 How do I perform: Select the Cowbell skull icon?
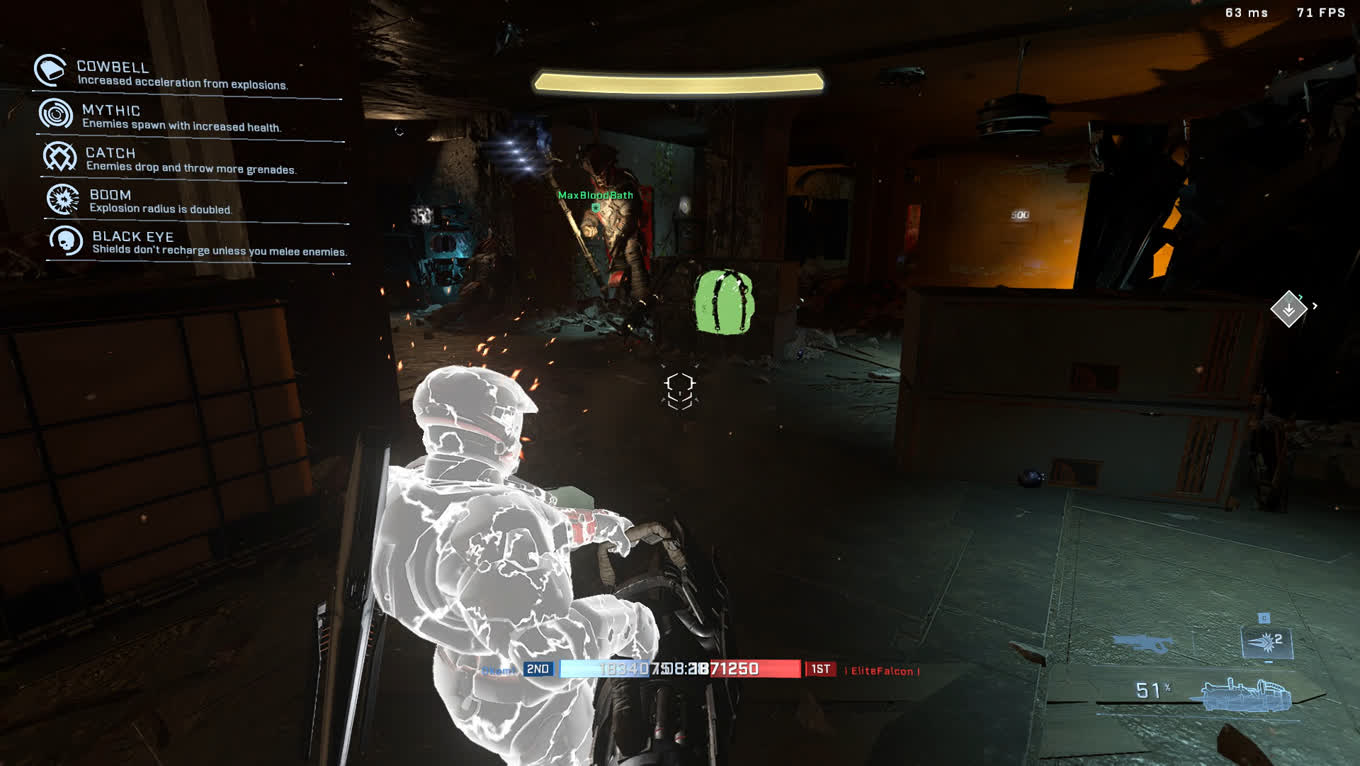click(x=50, y=70)
